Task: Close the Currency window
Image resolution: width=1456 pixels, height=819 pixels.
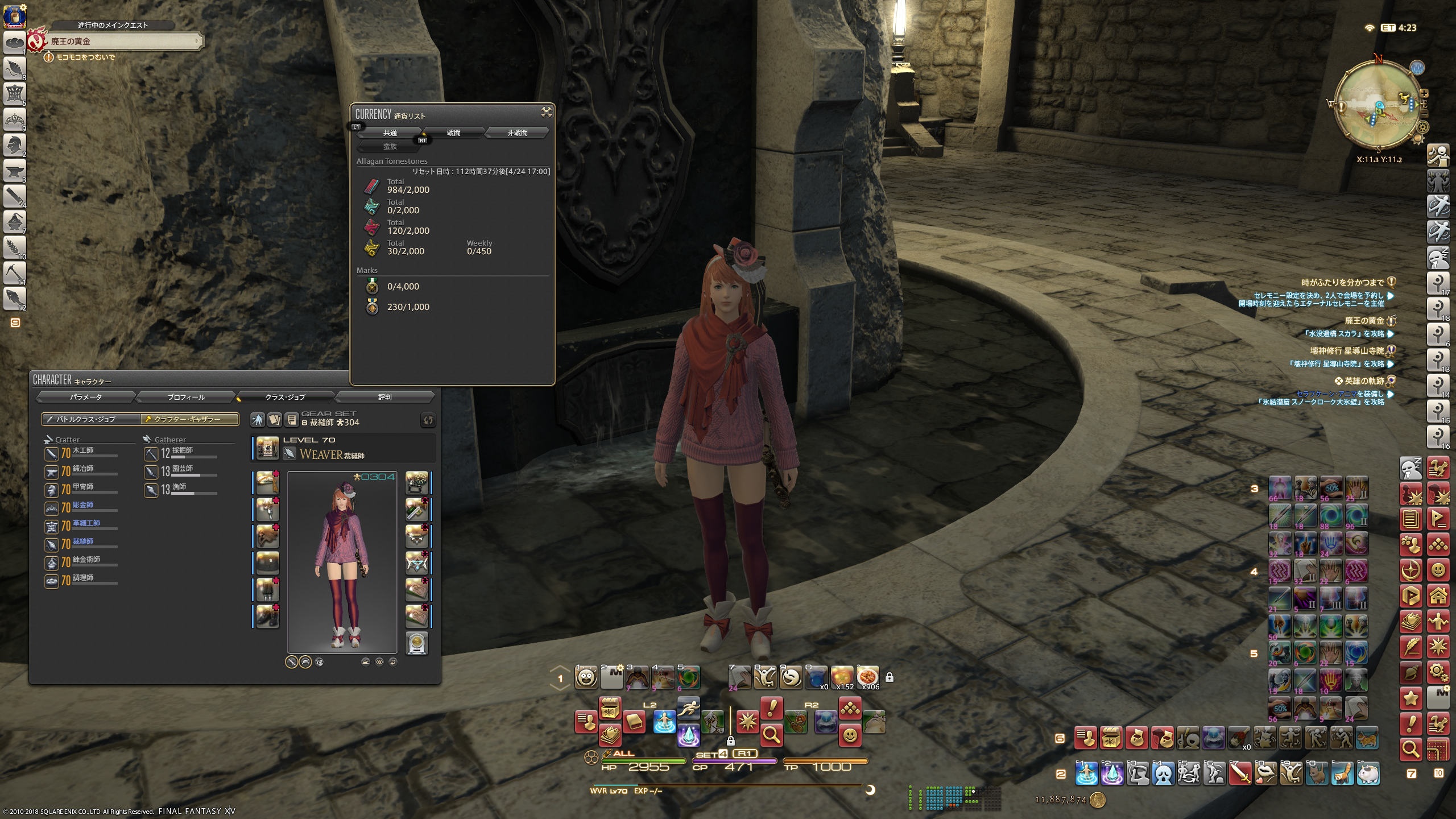Action: coord(546,112)
